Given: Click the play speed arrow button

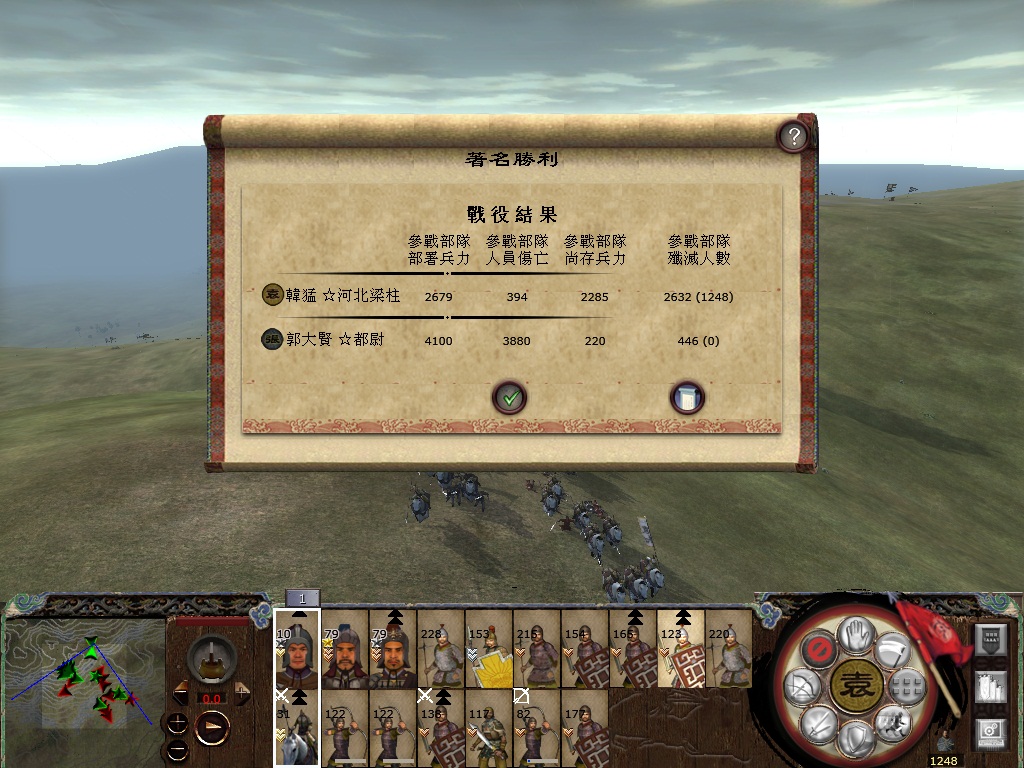Looking at the screenshot, I should click(x=211, y=726).
